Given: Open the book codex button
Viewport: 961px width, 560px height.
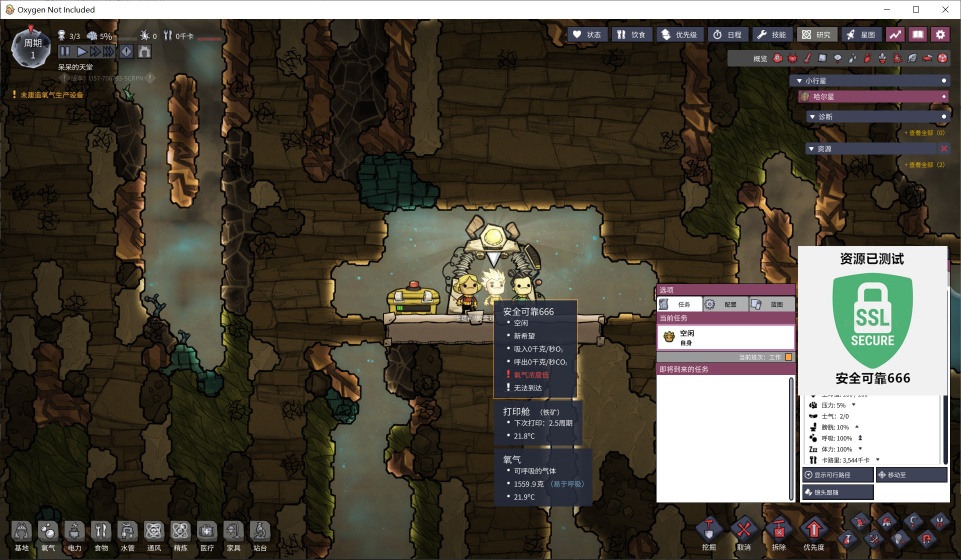Looking at the screenshot, I should point(917,34).
